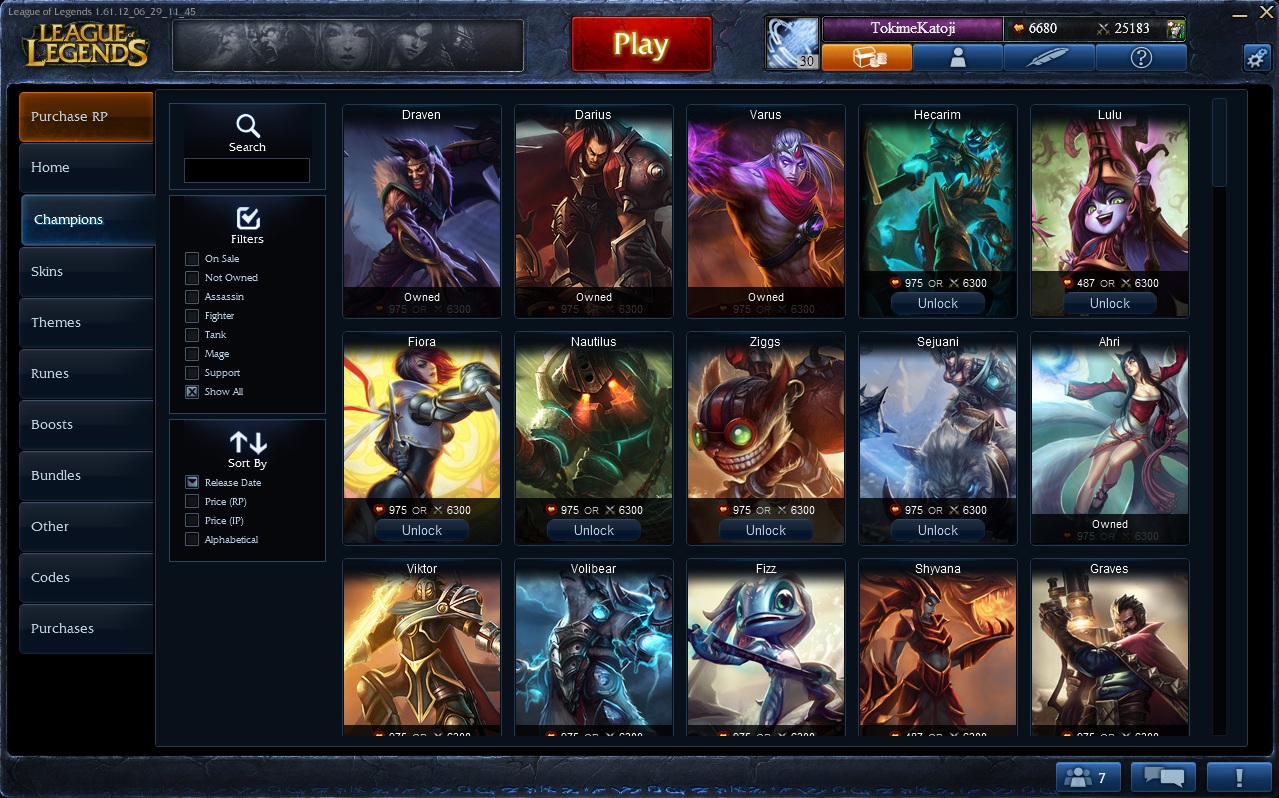View the Purchases history section
1279x798 pixels.
[86, 628]
